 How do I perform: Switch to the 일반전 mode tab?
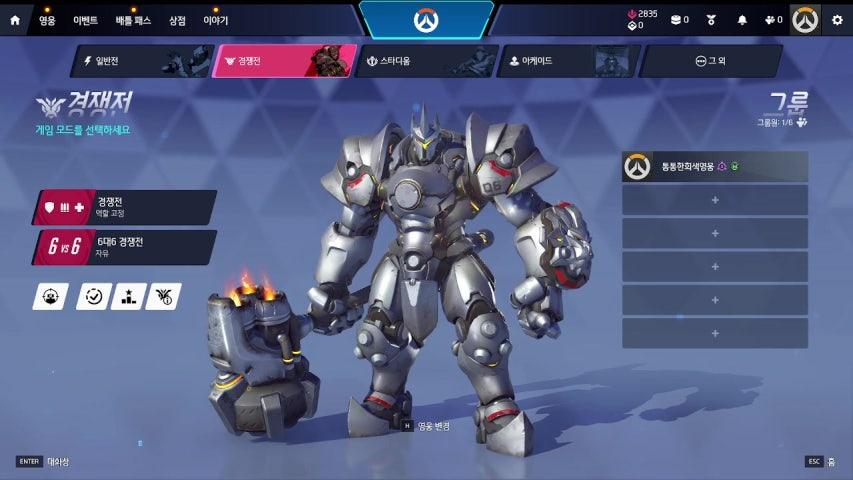click(140, 61)
